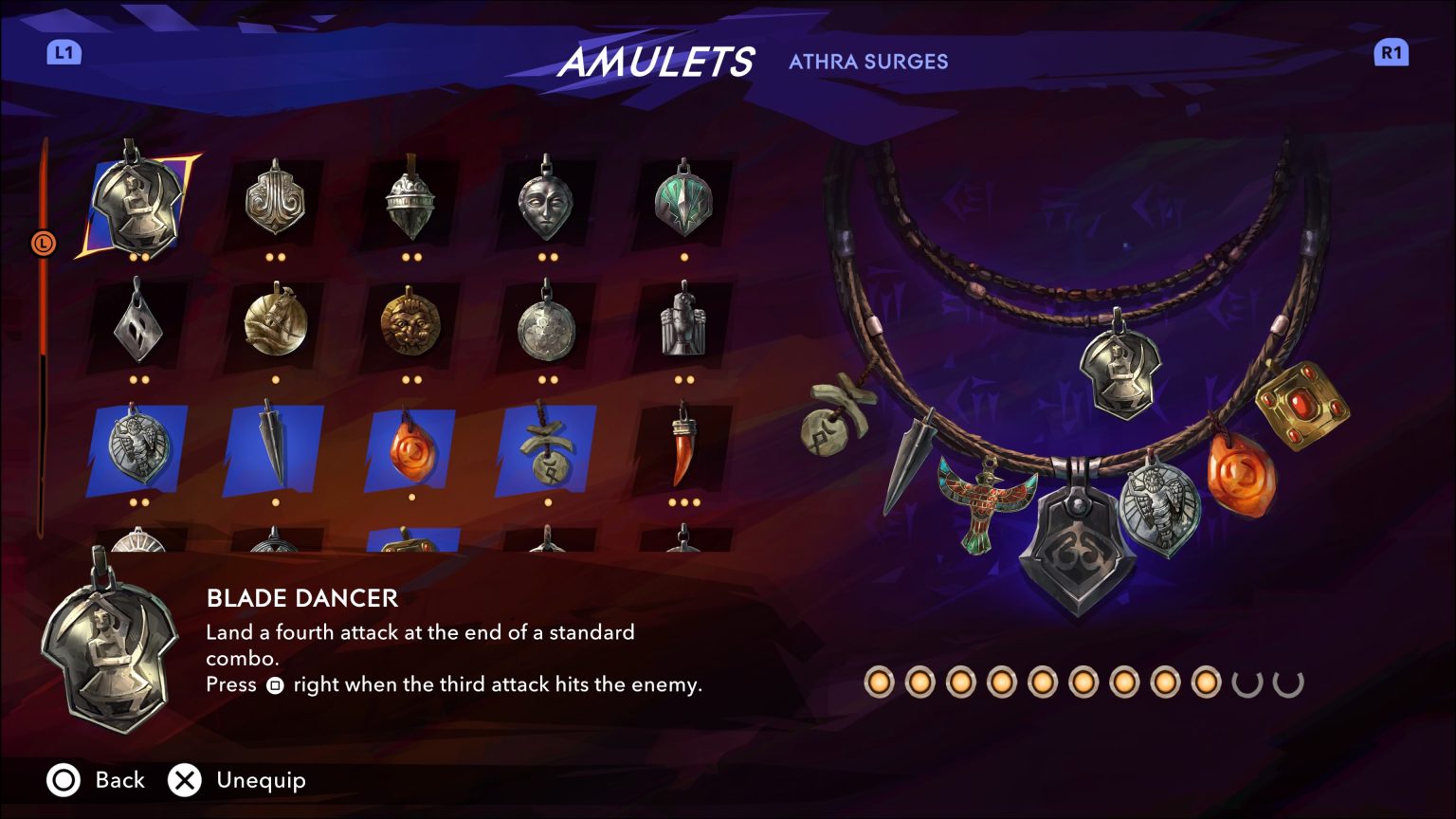The image size is (1456, 819).
Task: Select the Blade Dancer amulet
Action: click(x=137, y=202)
